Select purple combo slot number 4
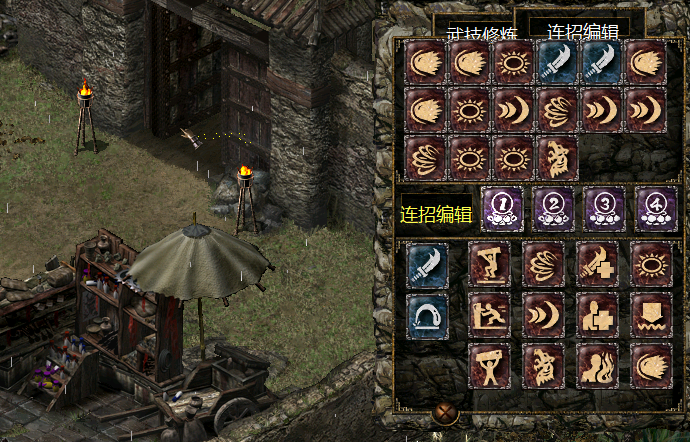 656,208
